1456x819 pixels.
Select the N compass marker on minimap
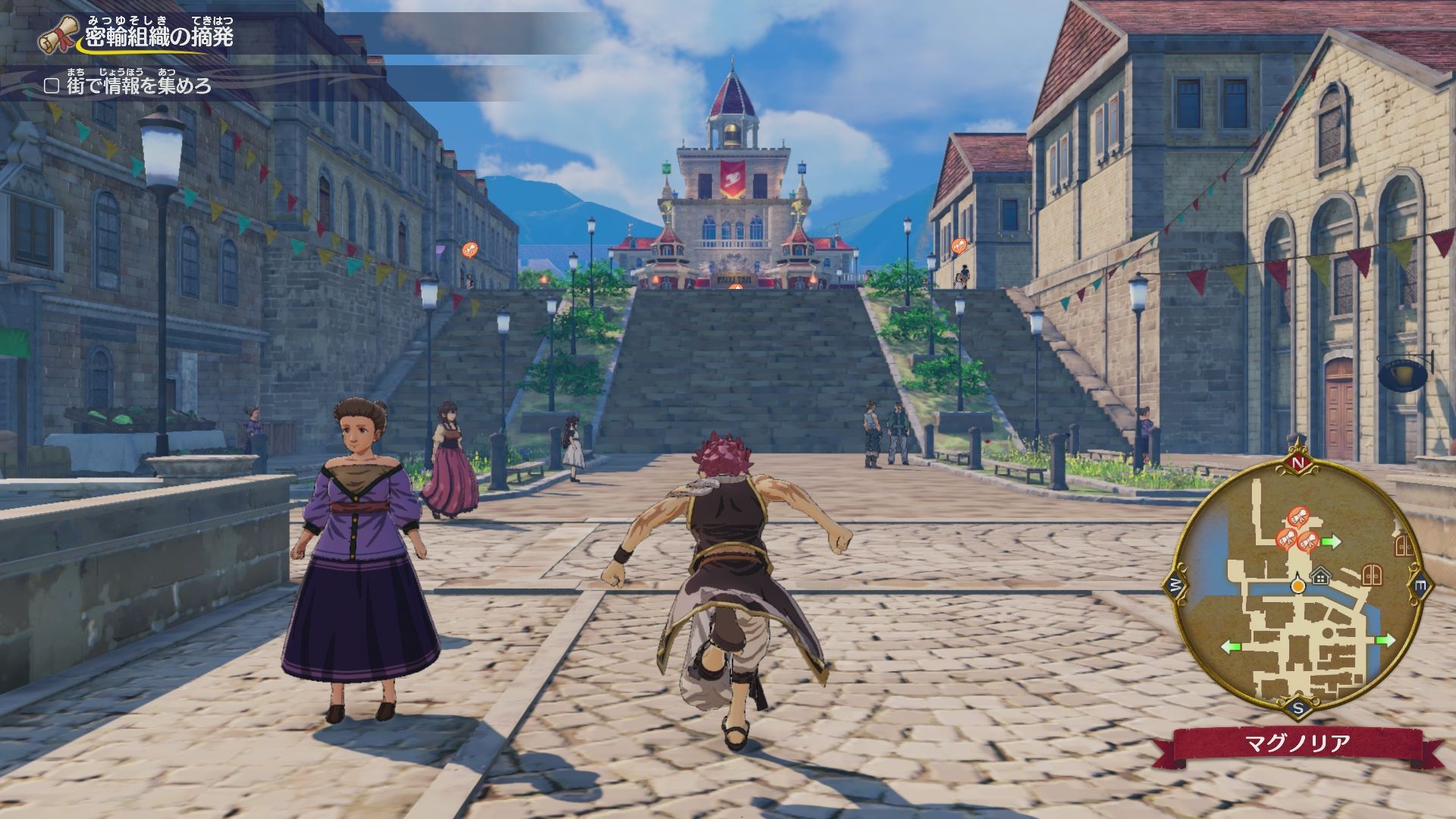tap(1298, 463)
